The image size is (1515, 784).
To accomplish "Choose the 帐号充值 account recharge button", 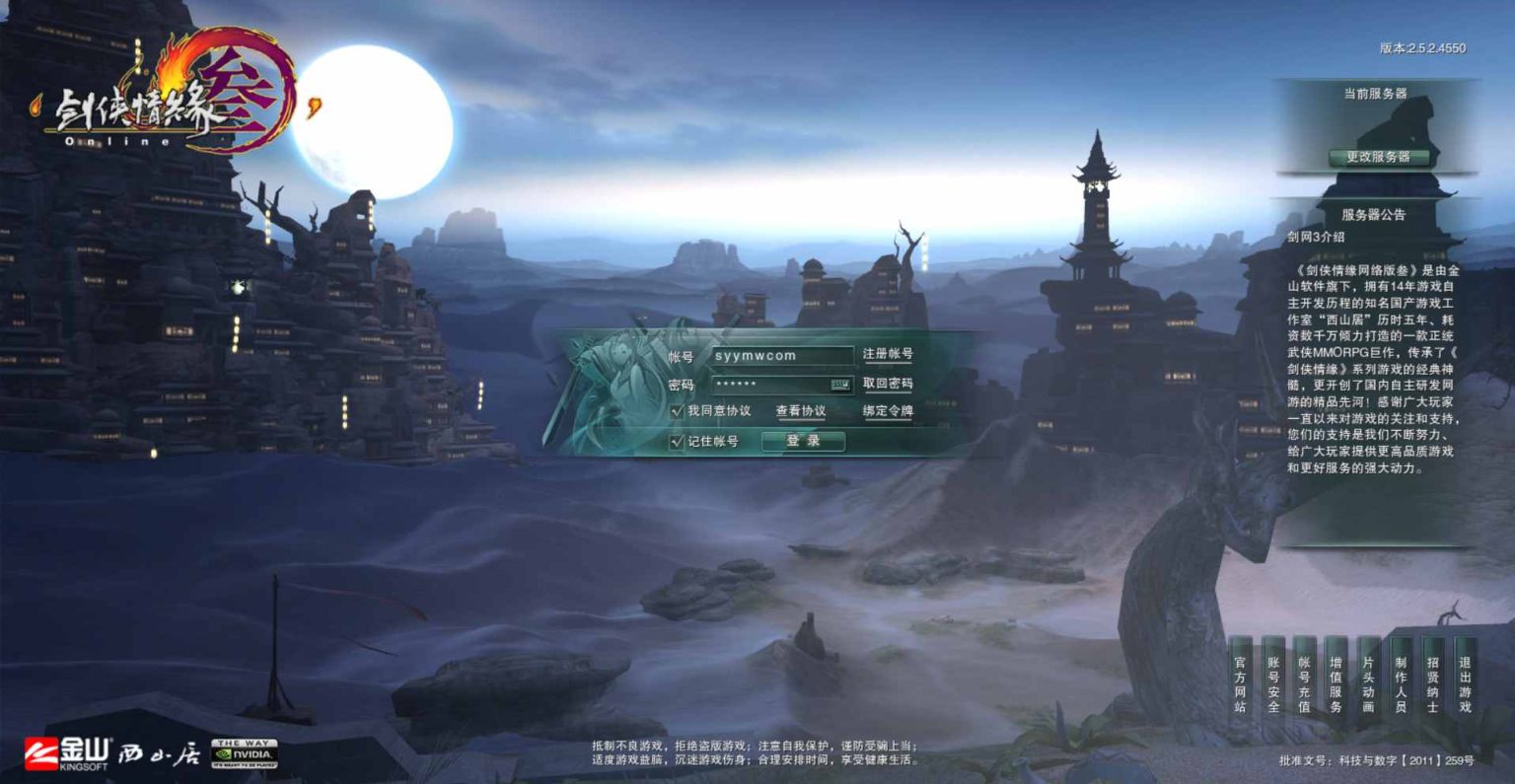I will [x=1304, y=684].
